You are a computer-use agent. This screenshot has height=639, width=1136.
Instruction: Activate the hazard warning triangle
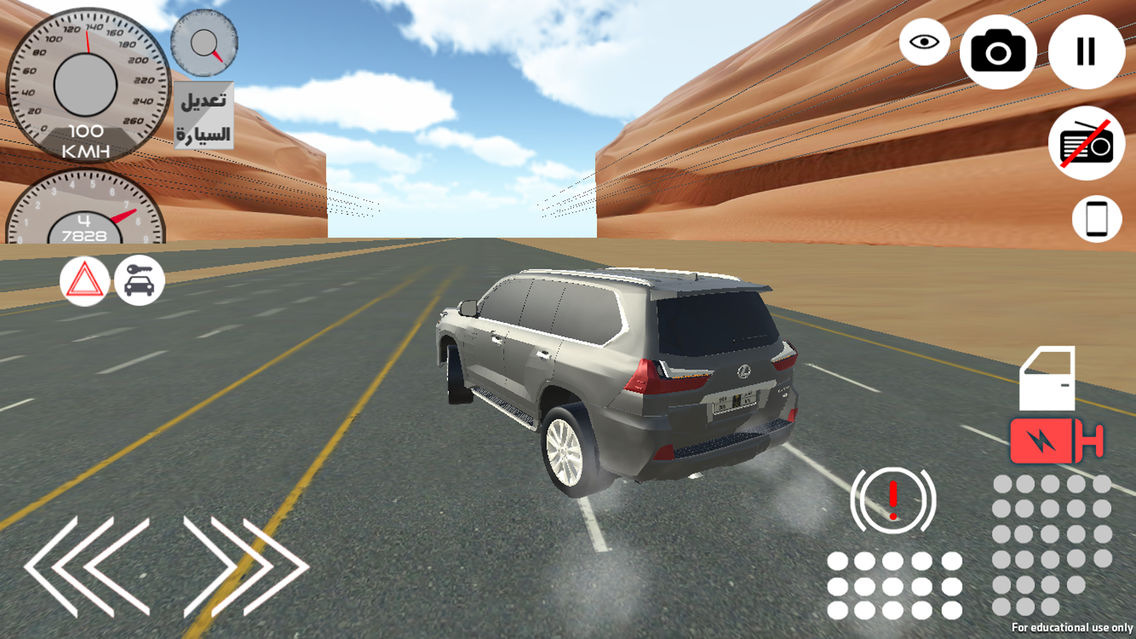click(x=85, y=281)
